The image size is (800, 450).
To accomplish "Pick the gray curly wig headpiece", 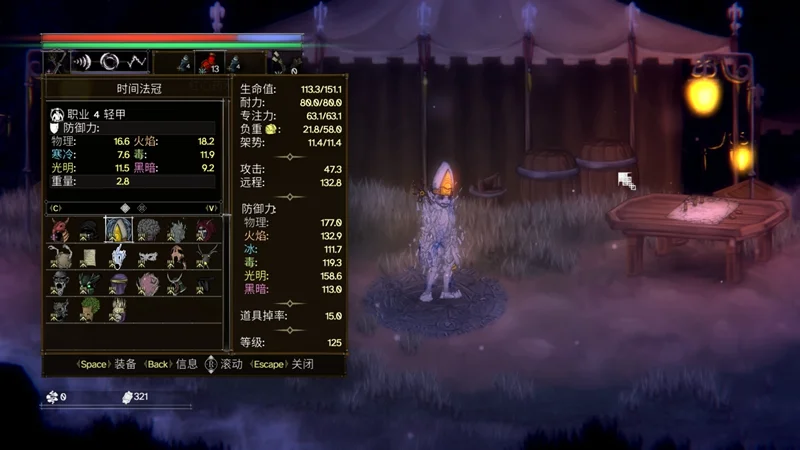I will pyautogui.click(x=148, y=231).
